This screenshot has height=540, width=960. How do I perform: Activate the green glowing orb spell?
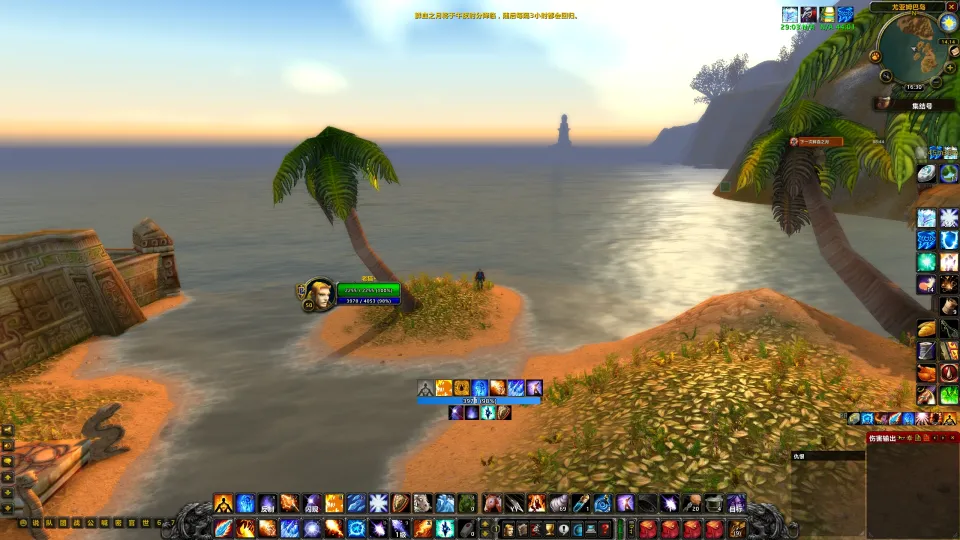[x=926, y=262]
